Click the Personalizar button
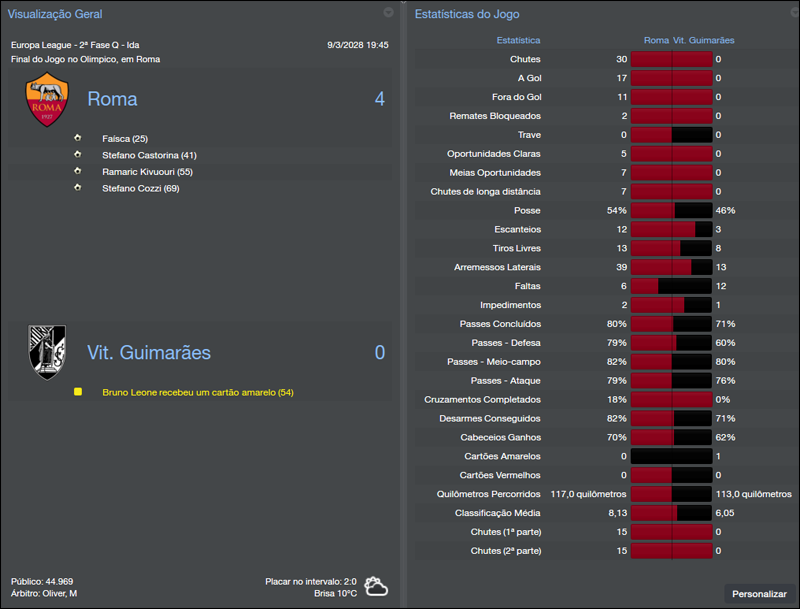The image size is (800, 609). click(759, 594)
